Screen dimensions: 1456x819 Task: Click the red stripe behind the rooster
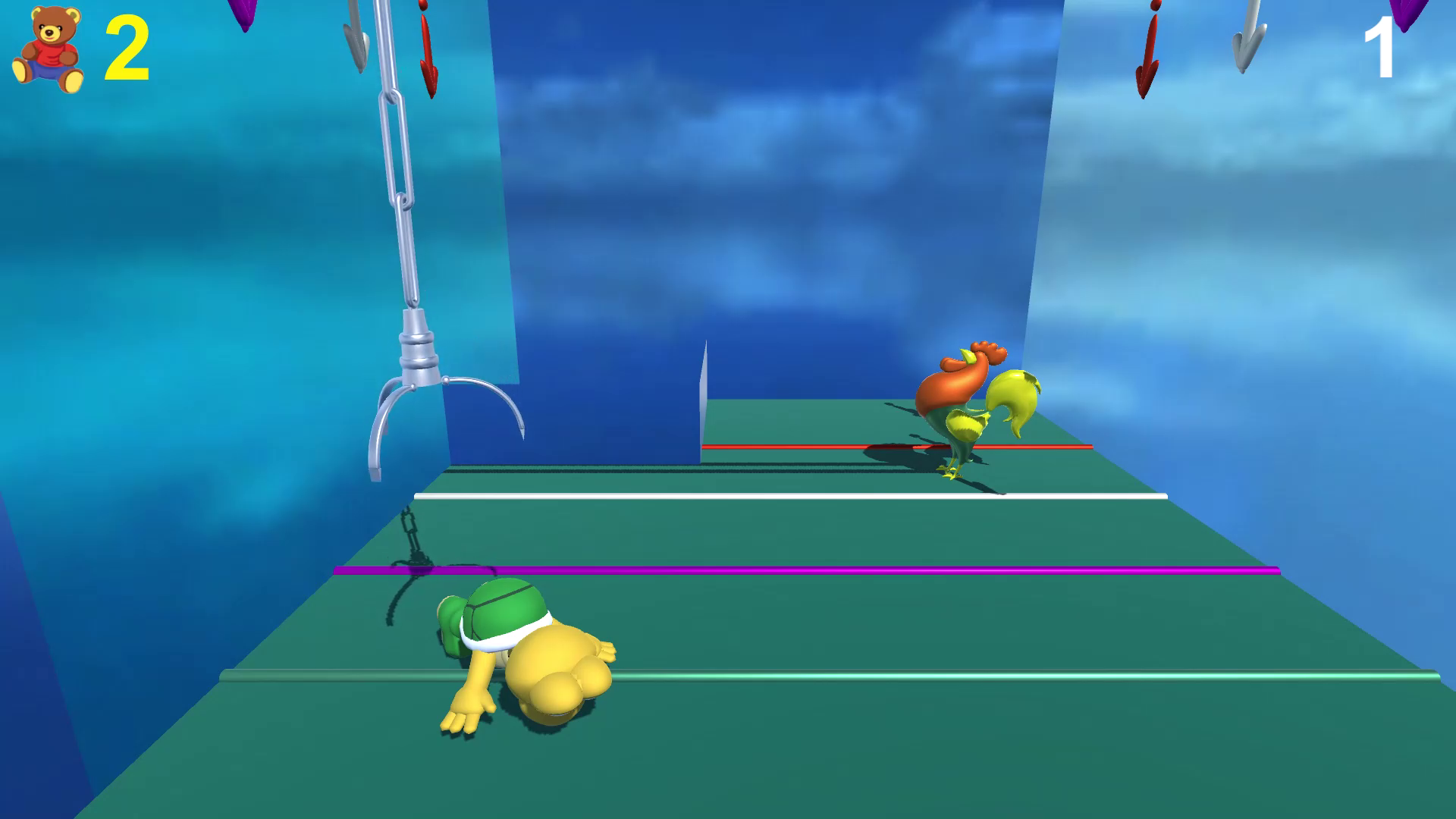pyautogui.click(x=796, y=446)
